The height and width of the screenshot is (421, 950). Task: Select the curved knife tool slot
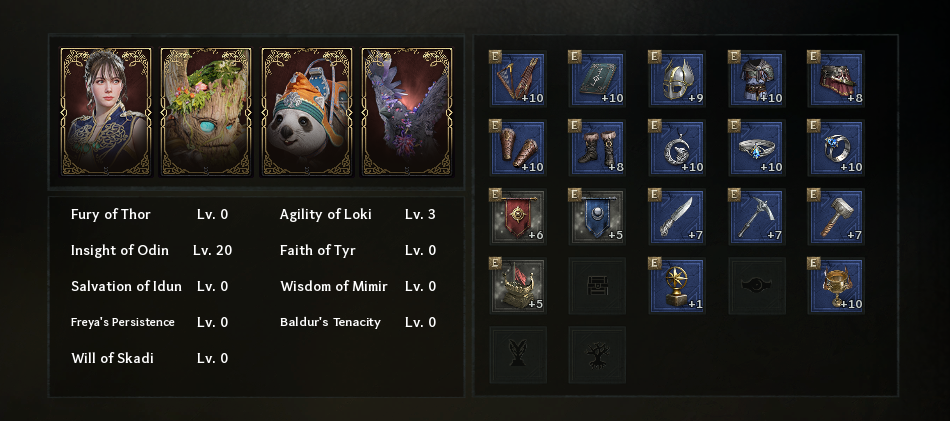click(x=678, y=217)
